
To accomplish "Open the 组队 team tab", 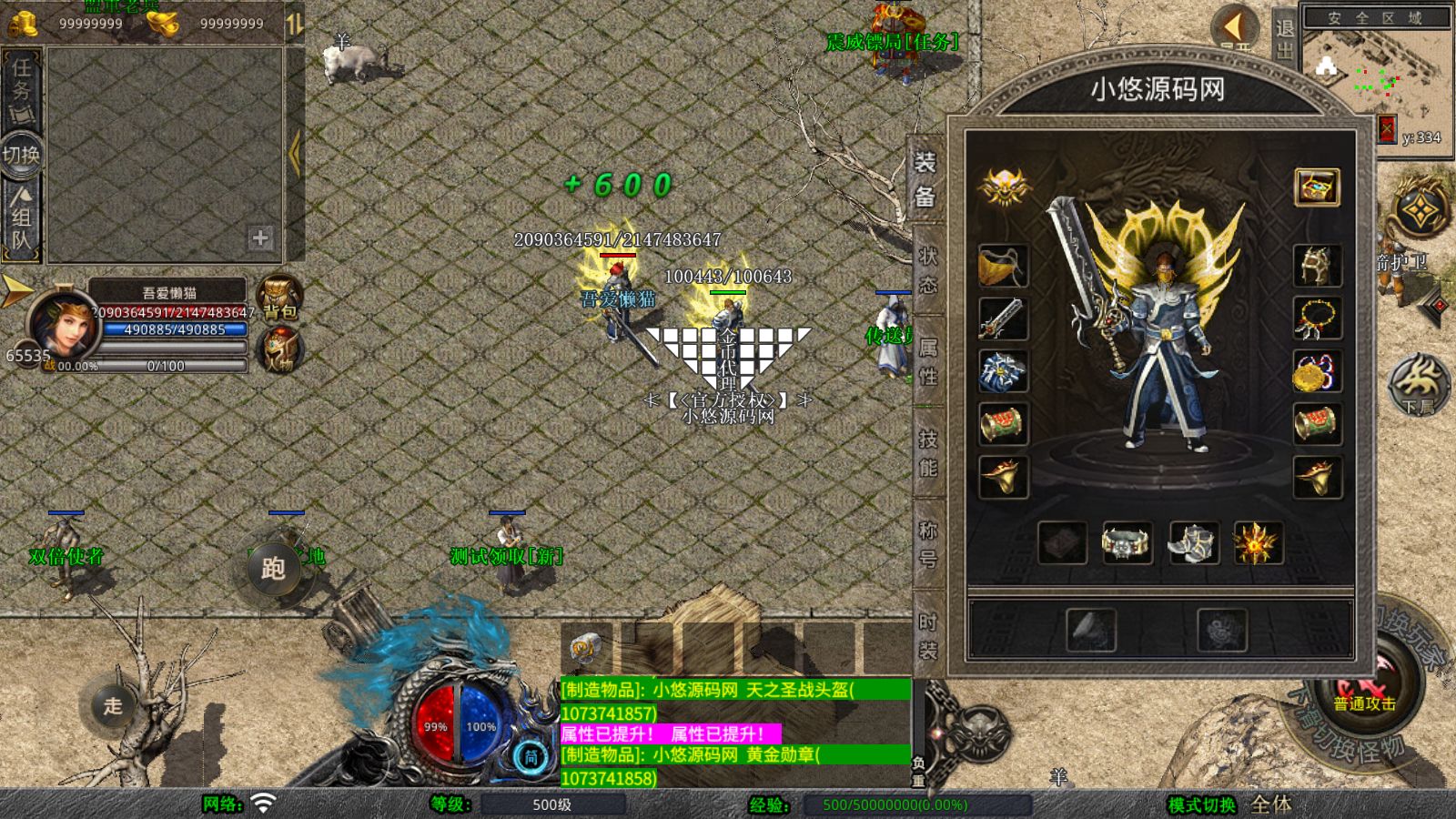I will (x=21, y=218).
